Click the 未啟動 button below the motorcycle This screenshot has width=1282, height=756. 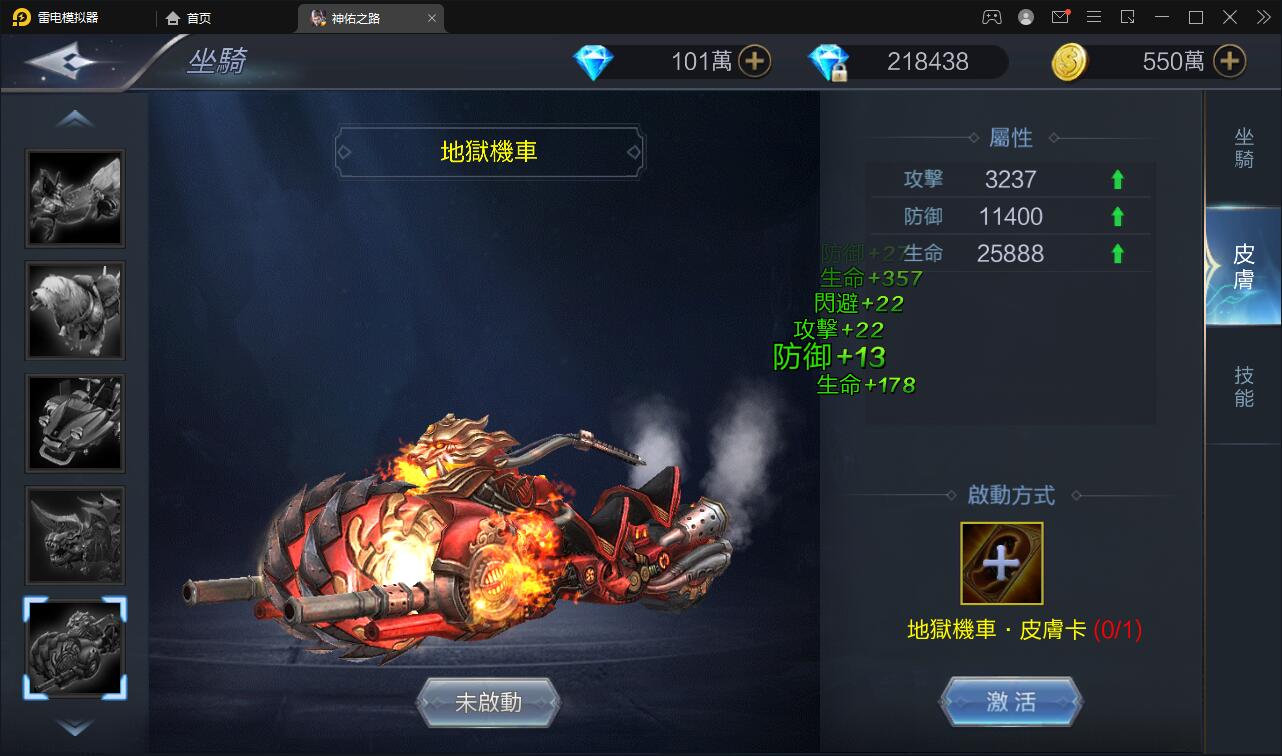click(x=489, y=702)
